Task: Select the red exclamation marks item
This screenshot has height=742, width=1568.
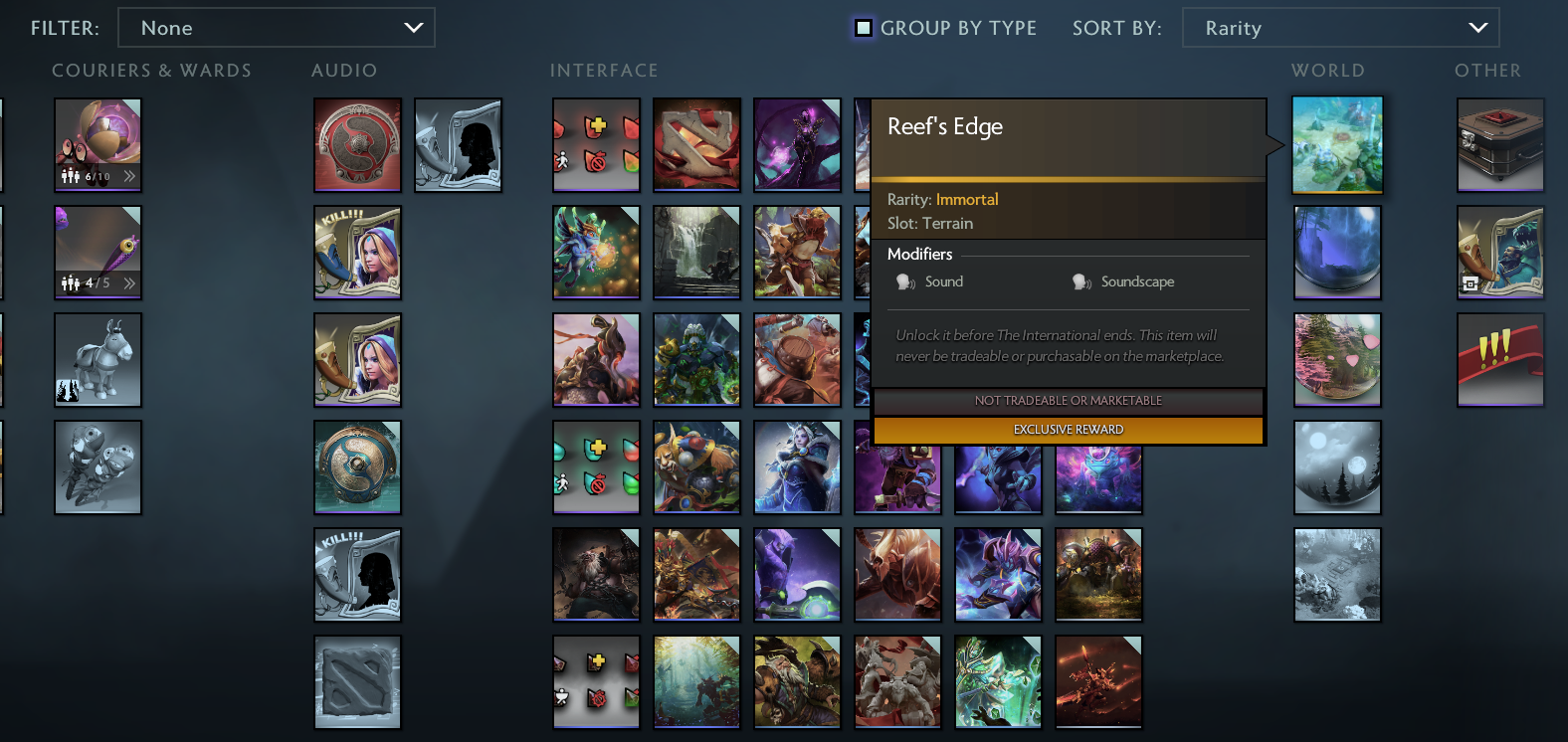Action: (x=1500, y=359)
